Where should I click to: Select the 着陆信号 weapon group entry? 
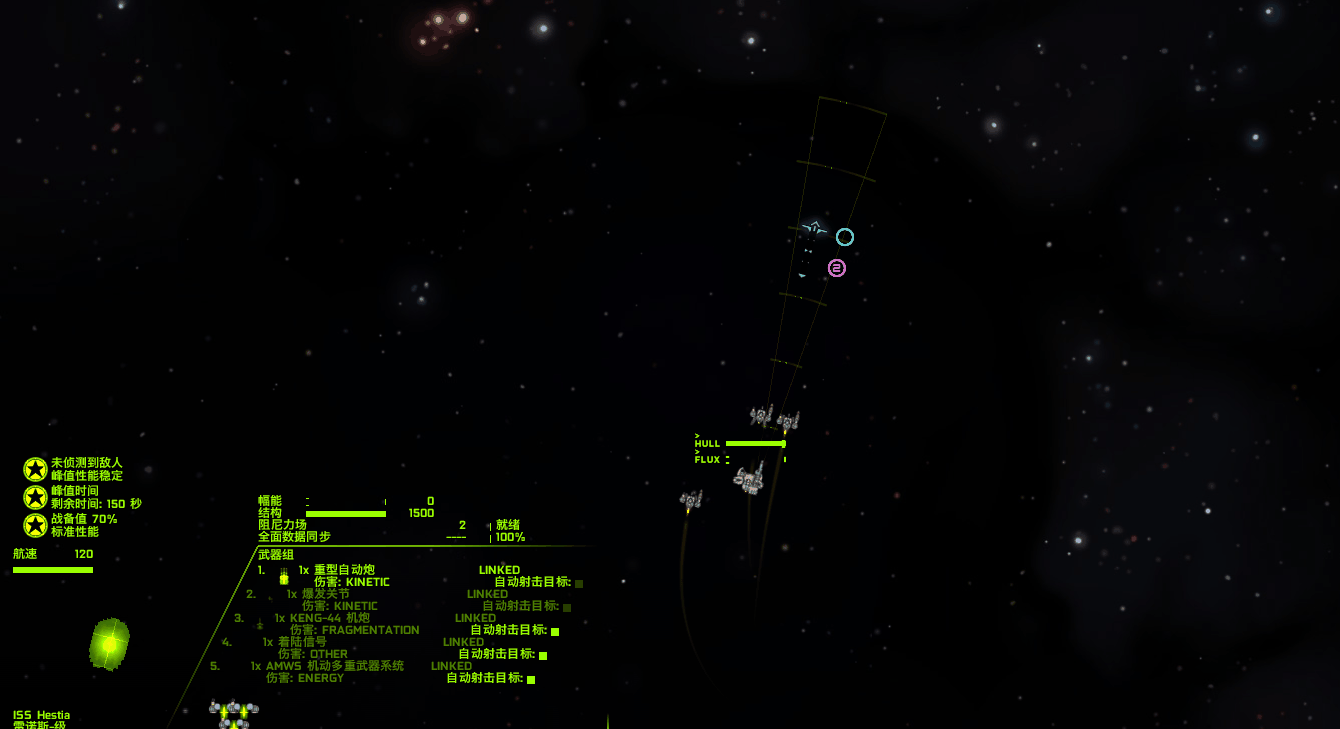click(x=300, y=641)
